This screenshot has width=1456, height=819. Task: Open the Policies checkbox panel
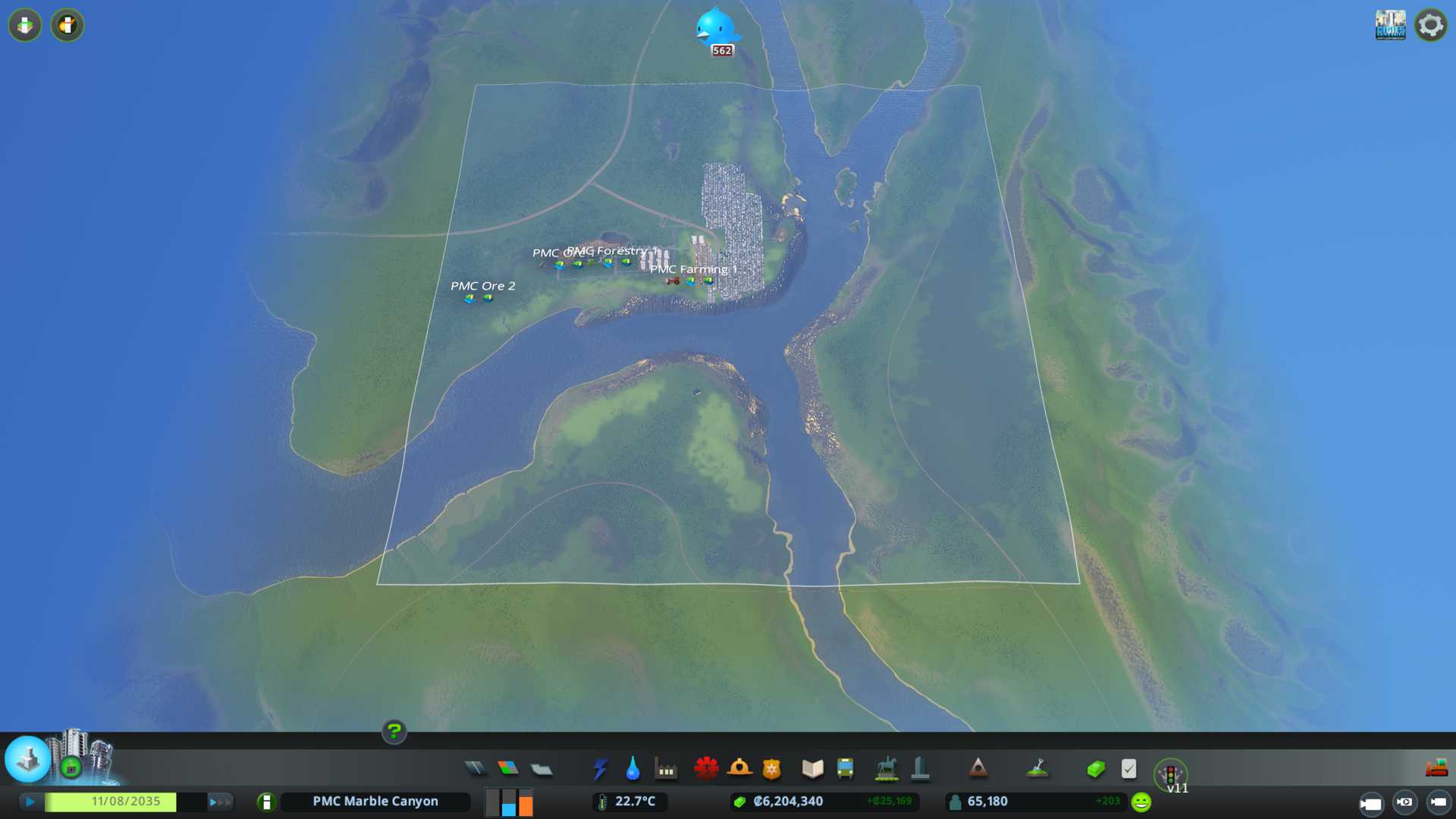pyautogui.click(x=1128, y=769)
